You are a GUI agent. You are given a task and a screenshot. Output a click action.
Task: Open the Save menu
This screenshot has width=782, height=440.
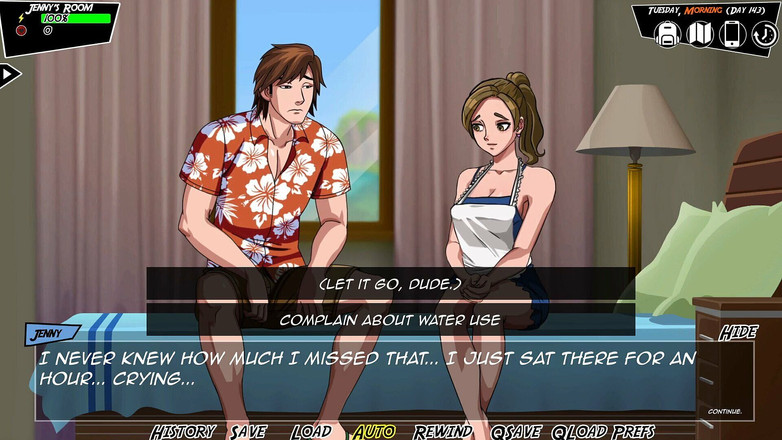tap(248, 431)
